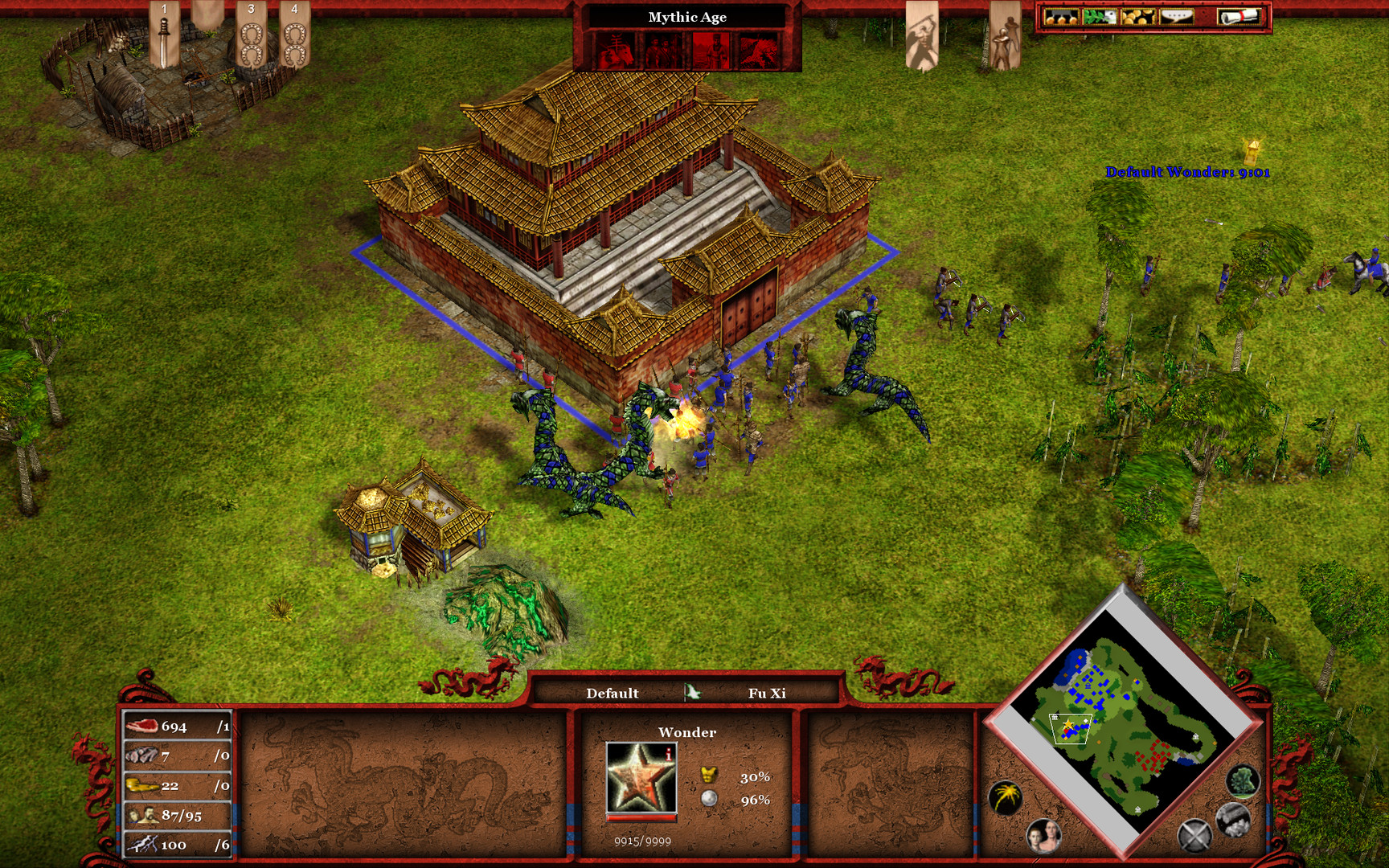Open chat via the speech bubble icon
1389x868 pixels.
pos(1178,18)
